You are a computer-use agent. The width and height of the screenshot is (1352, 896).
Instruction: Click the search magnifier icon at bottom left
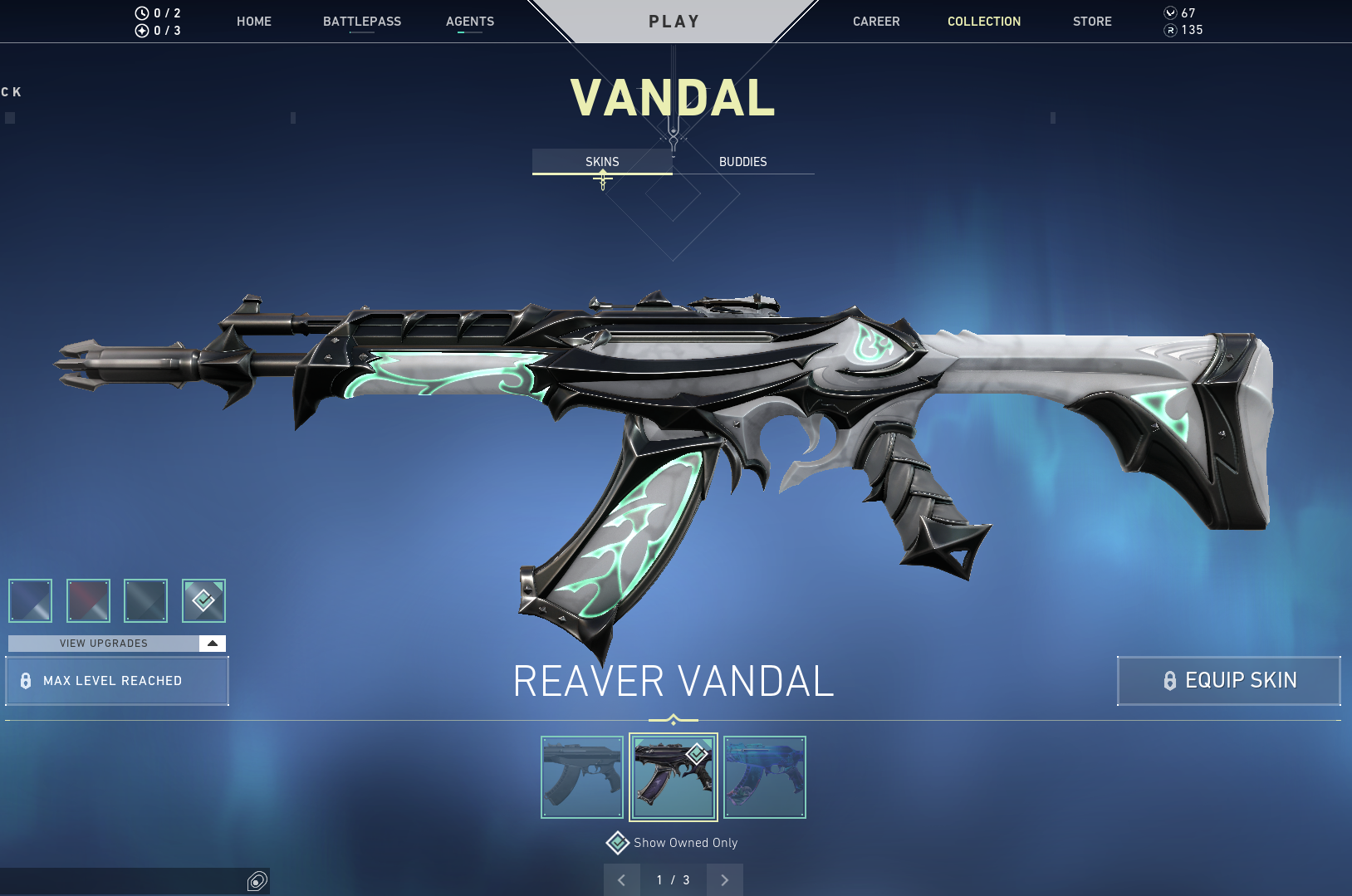point(257,881)
